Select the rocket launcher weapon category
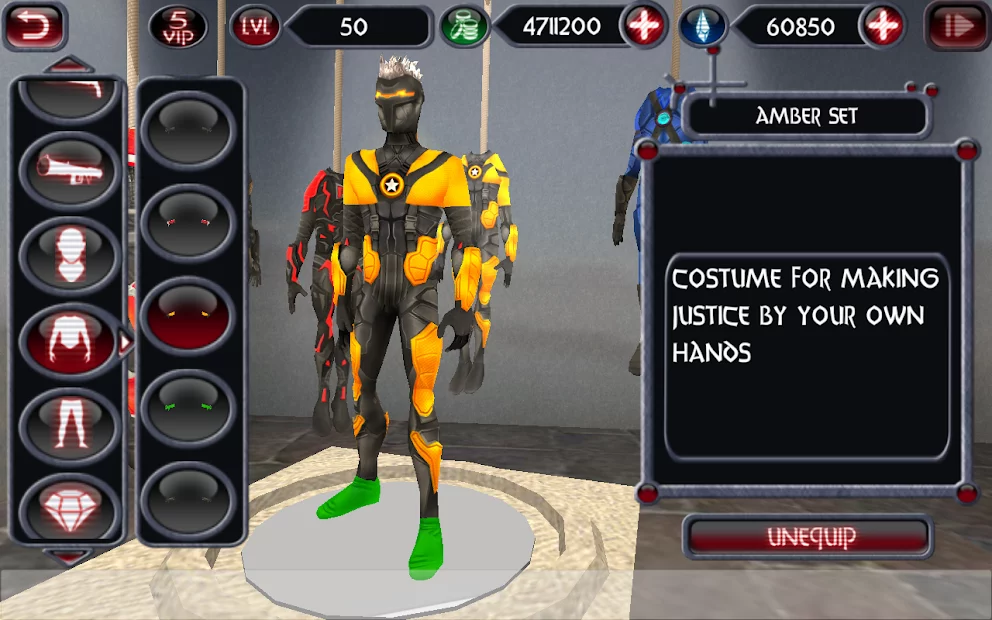Image resolution: width=992 pixels, height=620 pixels. coord(68,166)
